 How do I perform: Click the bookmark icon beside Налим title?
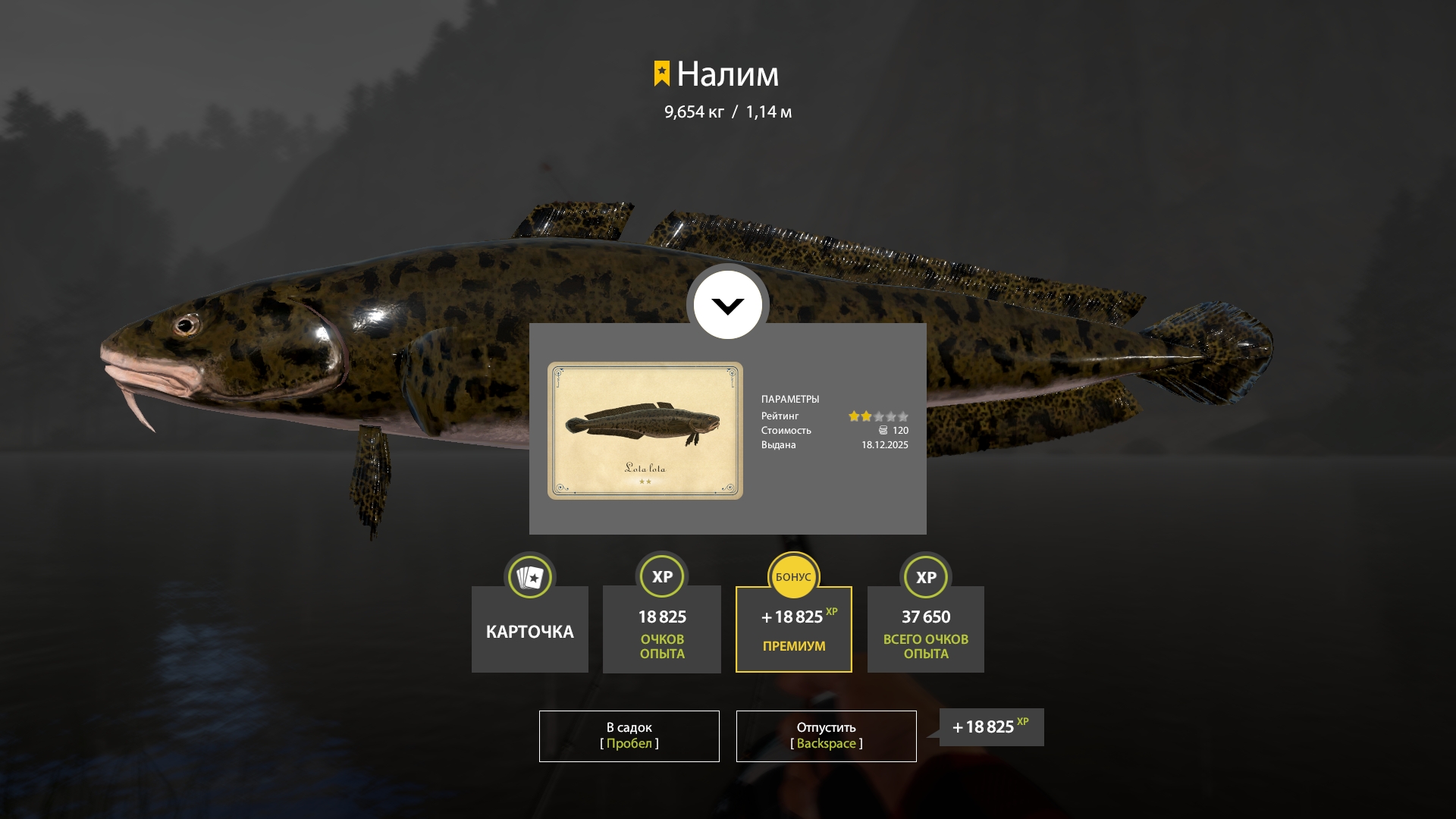pos(661,74)
